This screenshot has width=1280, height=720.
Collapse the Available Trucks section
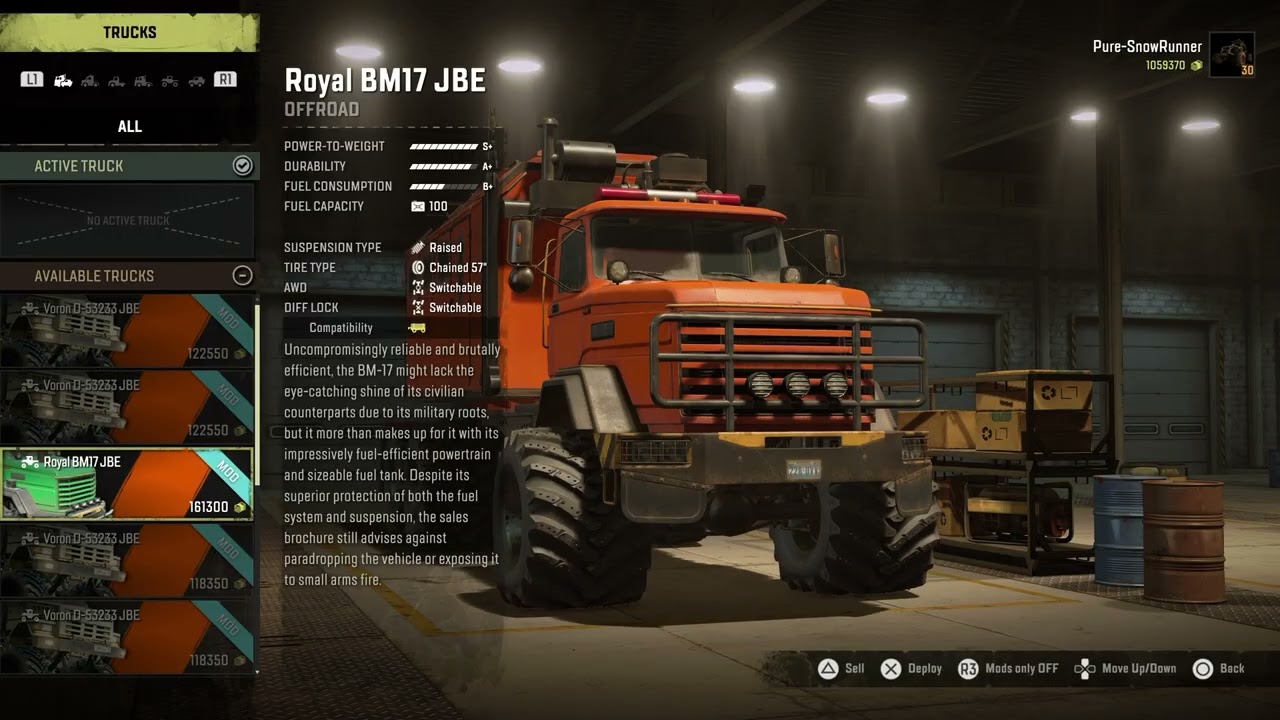242,276
